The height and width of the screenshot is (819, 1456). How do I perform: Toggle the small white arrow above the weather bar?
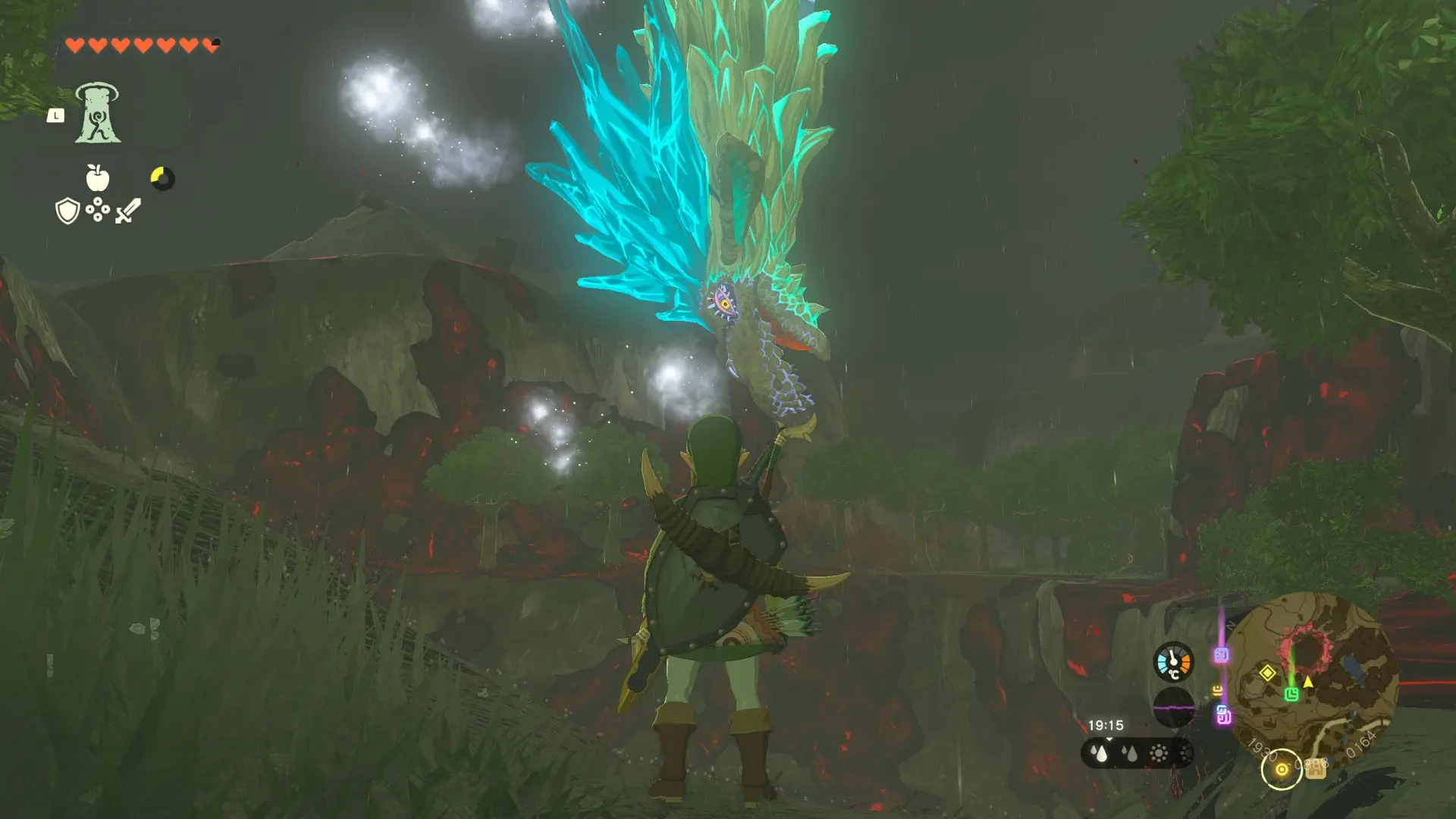(x=1110, y=740)
